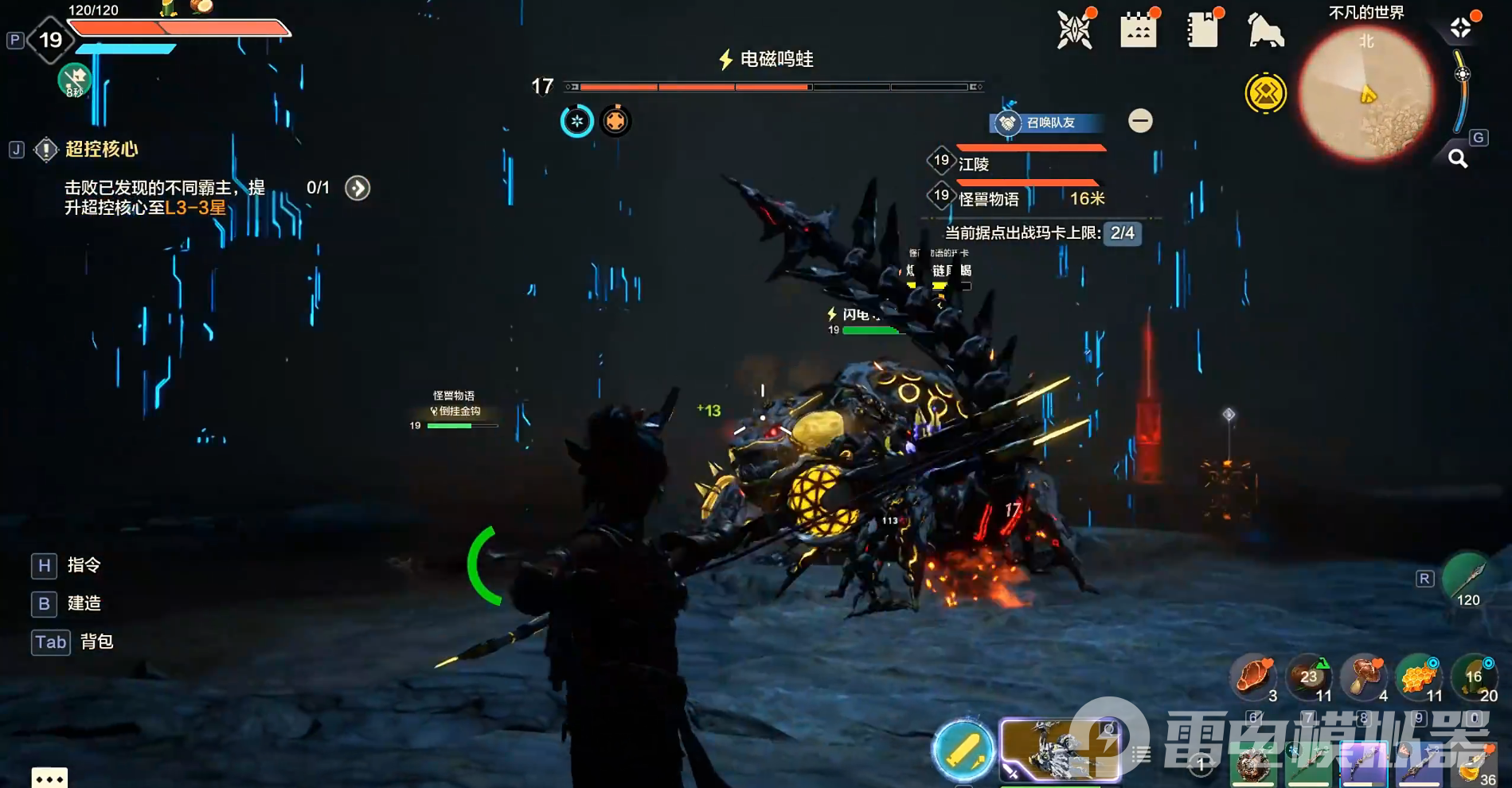The height and width of the screenshot is (788, 1512).
Task: Use the honeycomb item slot
Action: click(x=1418, y=677)
